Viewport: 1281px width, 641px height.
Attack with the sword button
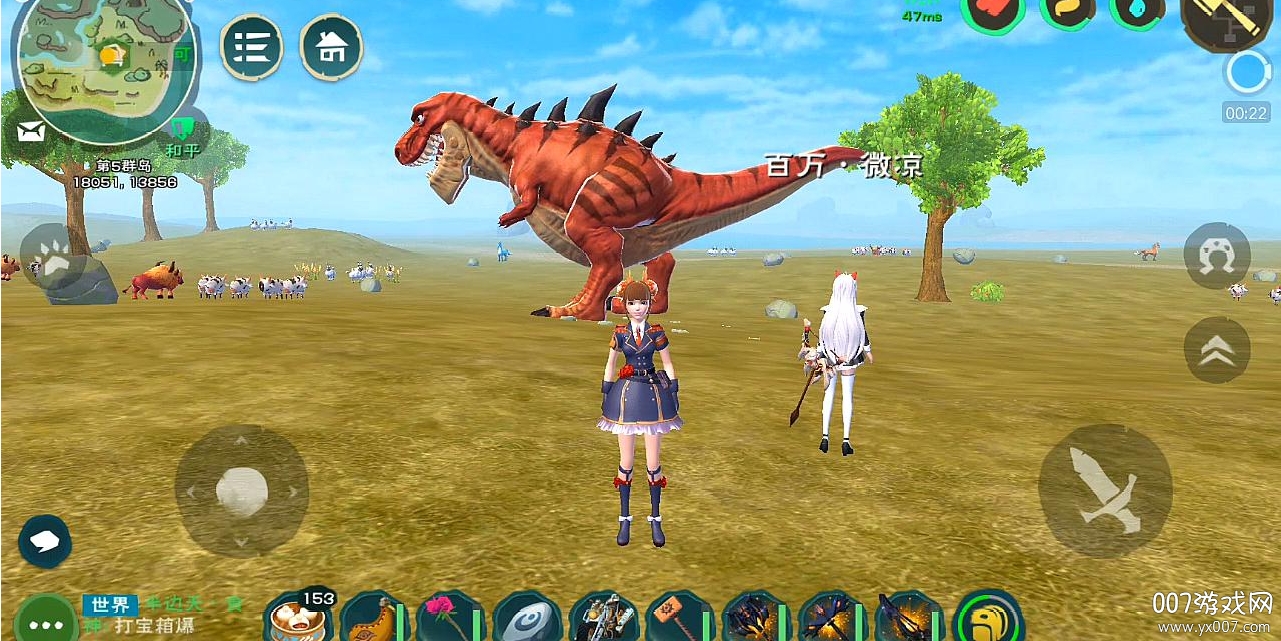click(1105, 491)
